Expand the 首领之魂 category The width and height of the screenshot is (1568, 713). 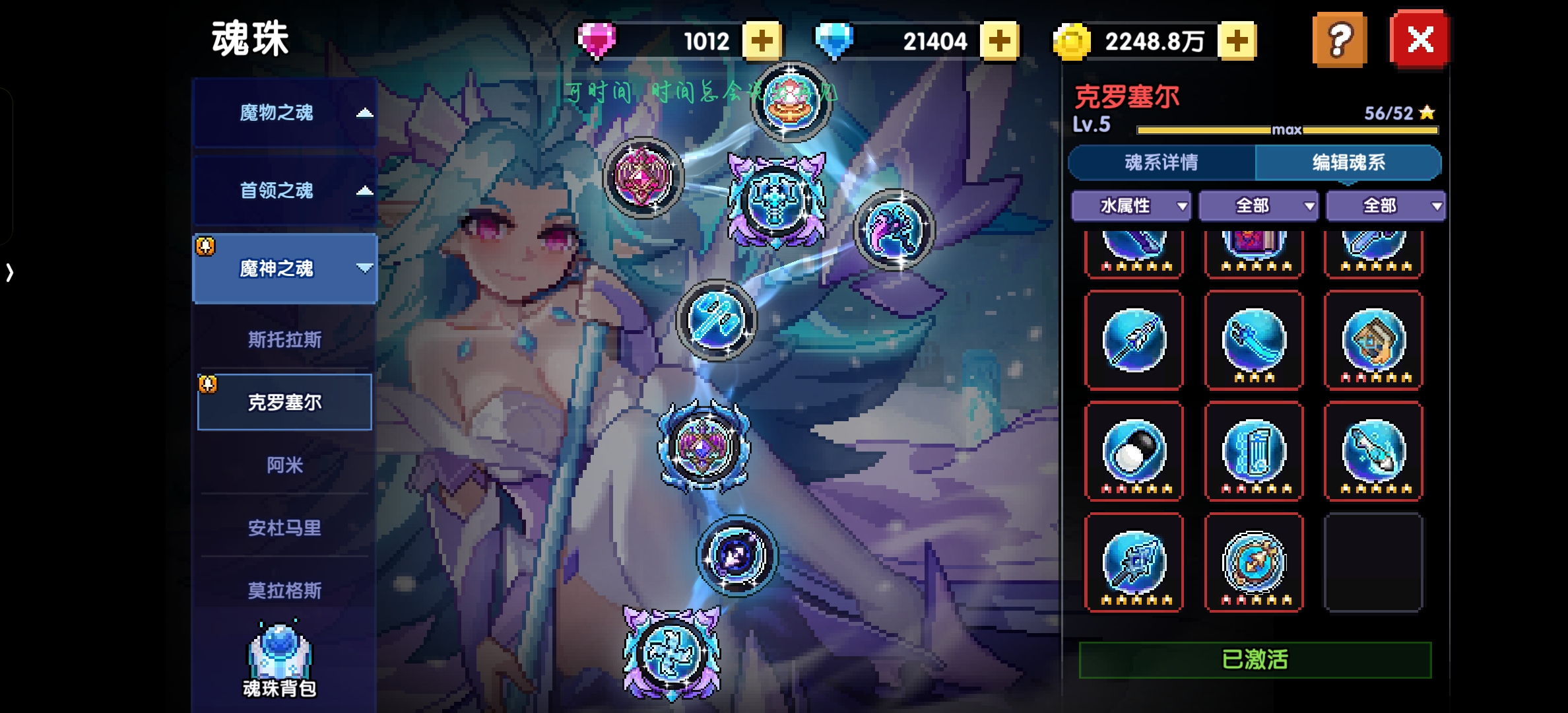pos(284,191)
